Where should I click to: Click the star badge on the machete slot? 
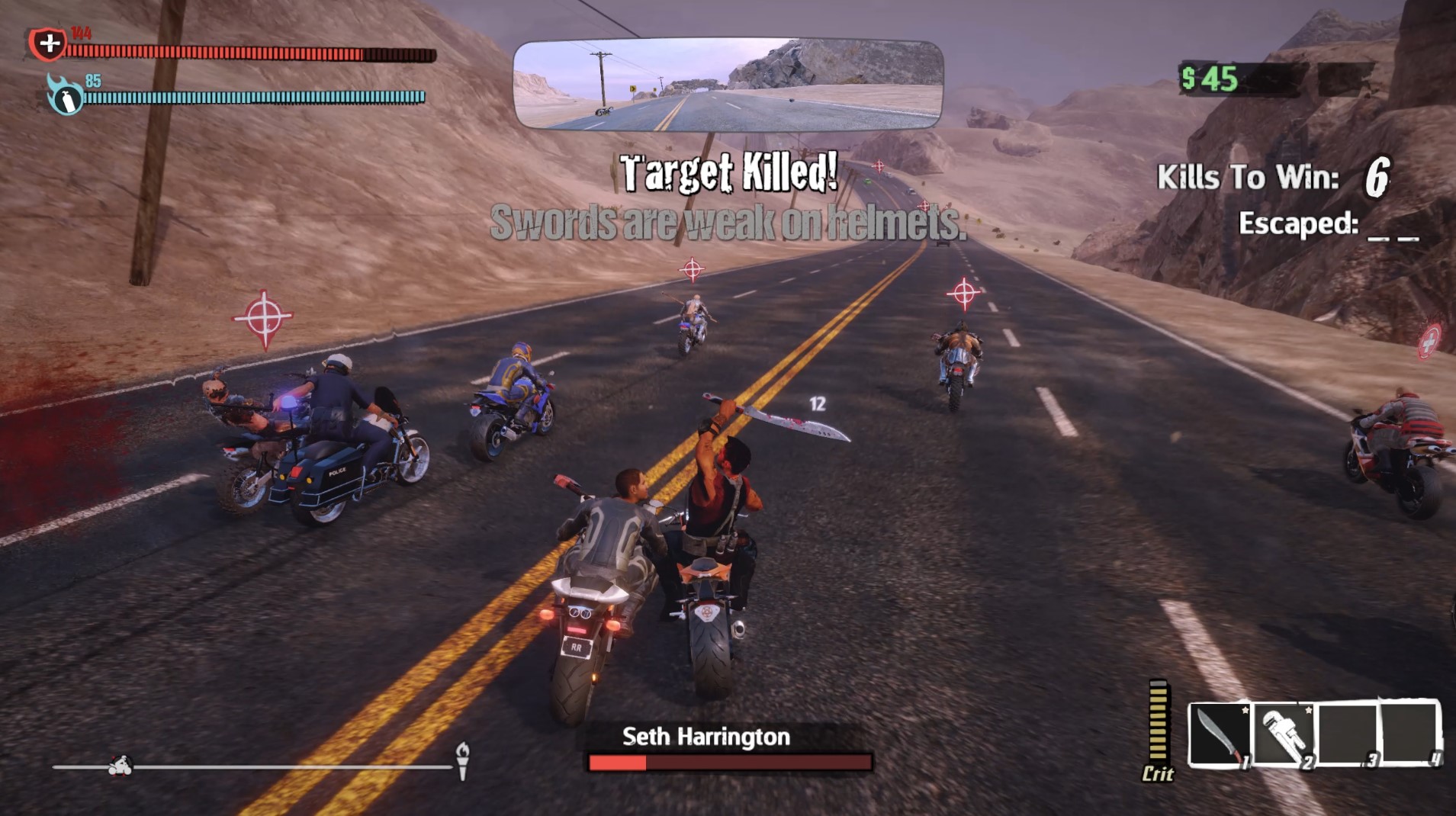[1245, 710]
